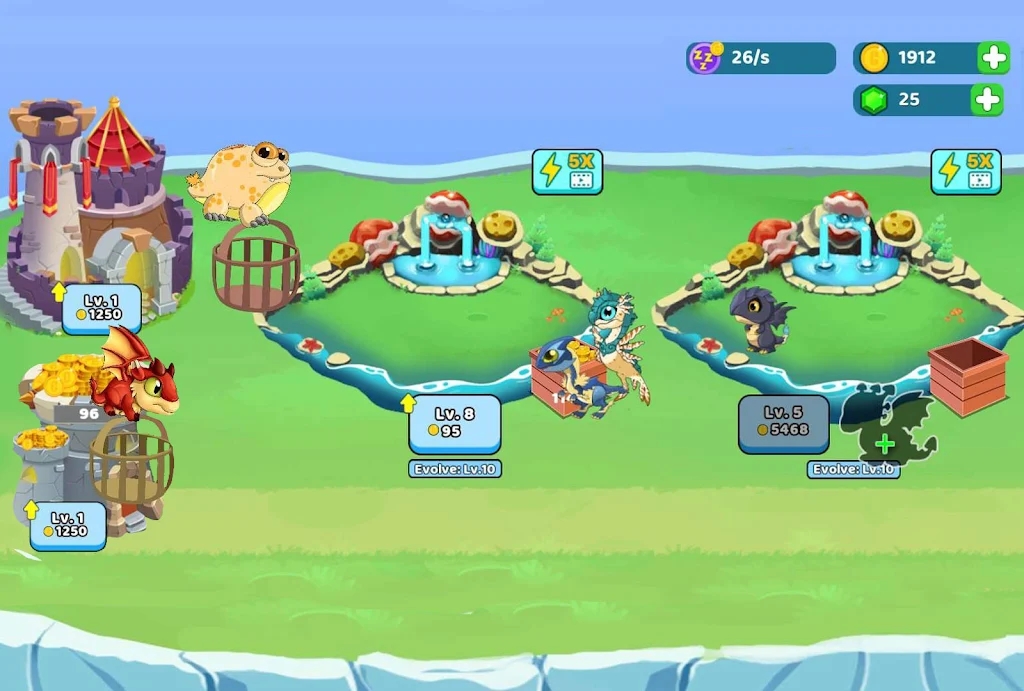
Task: Activate the 5X boost above the Lv. 5 habitat
Action: pyautogui.click(x=966, y=171)
